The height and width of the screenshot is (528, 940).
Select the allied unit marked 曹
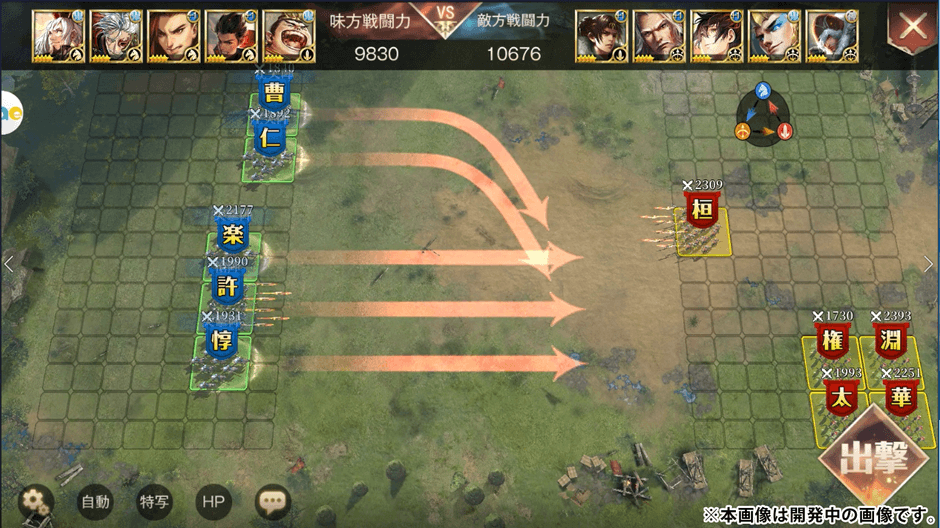(x=272, y=93)
